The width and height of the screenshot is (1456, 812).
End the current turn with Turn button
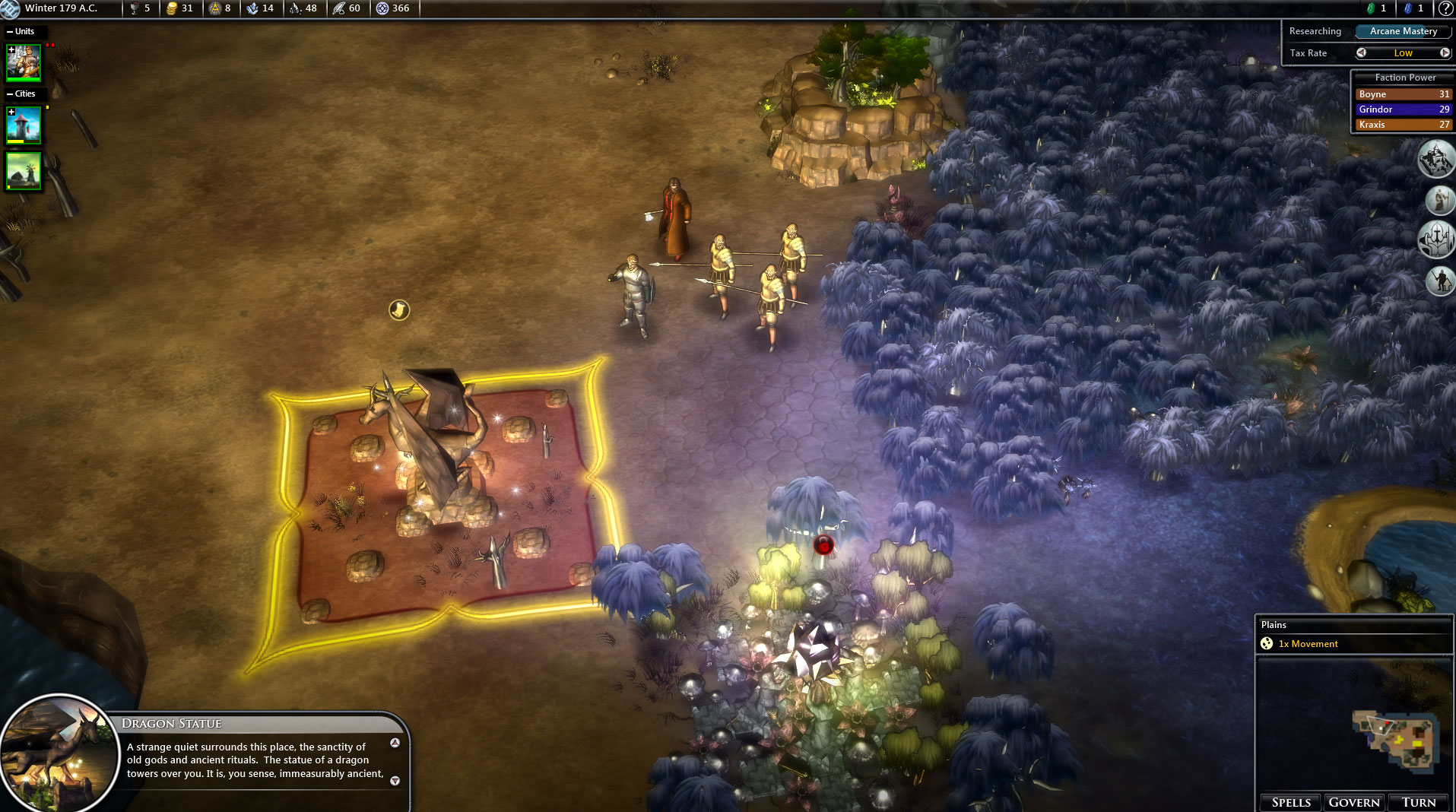coord(1418,802)
